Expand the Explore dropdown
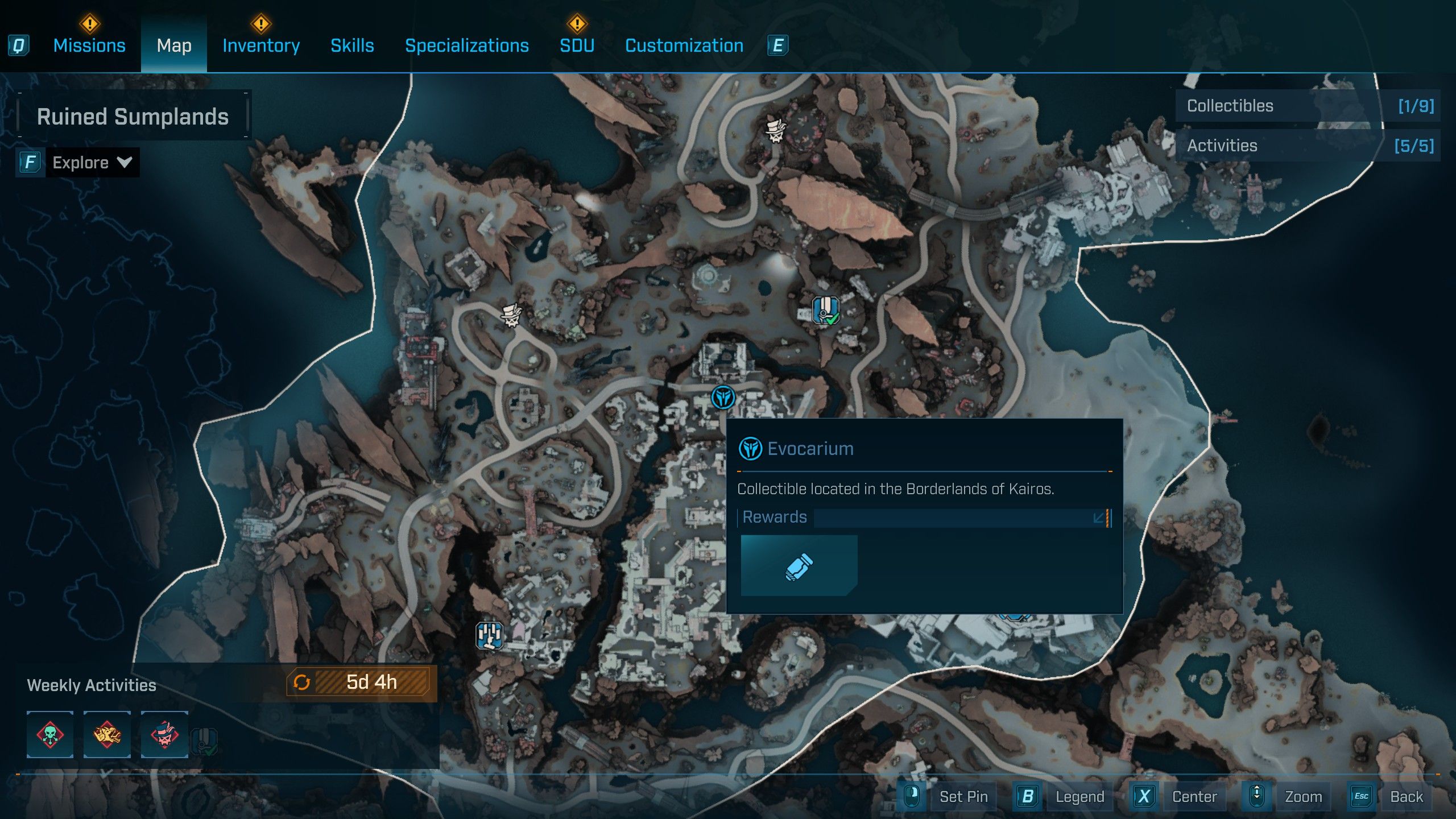1456x819 pixels. 91,163
